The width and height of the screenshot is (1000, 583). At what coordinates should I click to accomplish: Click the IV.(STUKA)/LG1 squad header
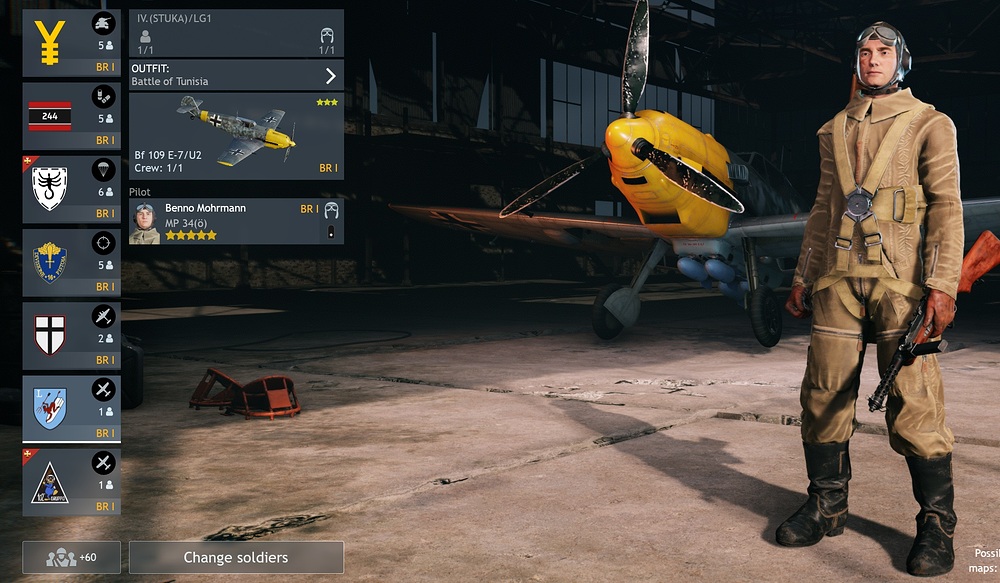coord(236,34)
